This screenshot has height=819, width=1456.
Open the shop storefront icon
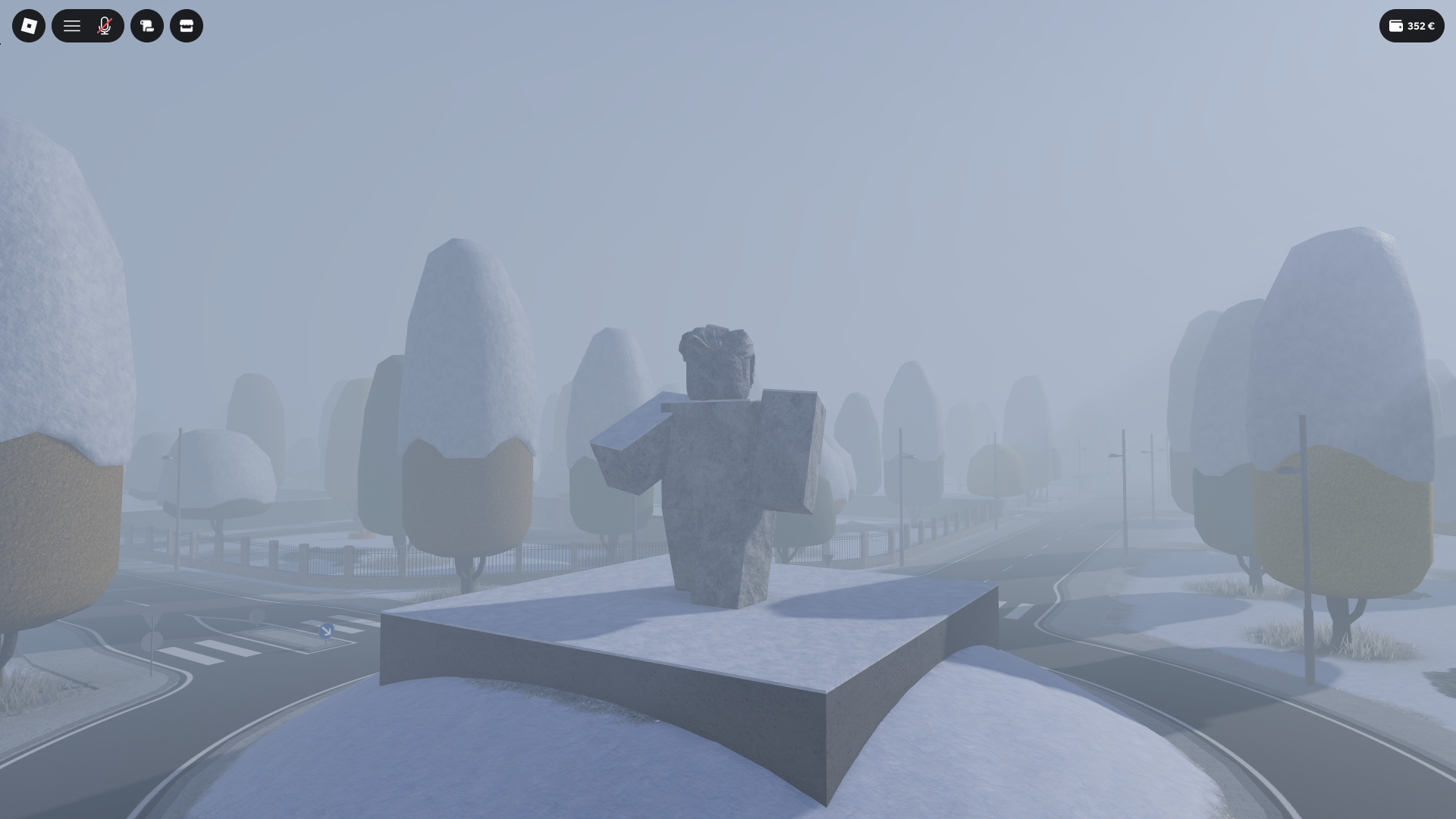[x=187, y=25]
